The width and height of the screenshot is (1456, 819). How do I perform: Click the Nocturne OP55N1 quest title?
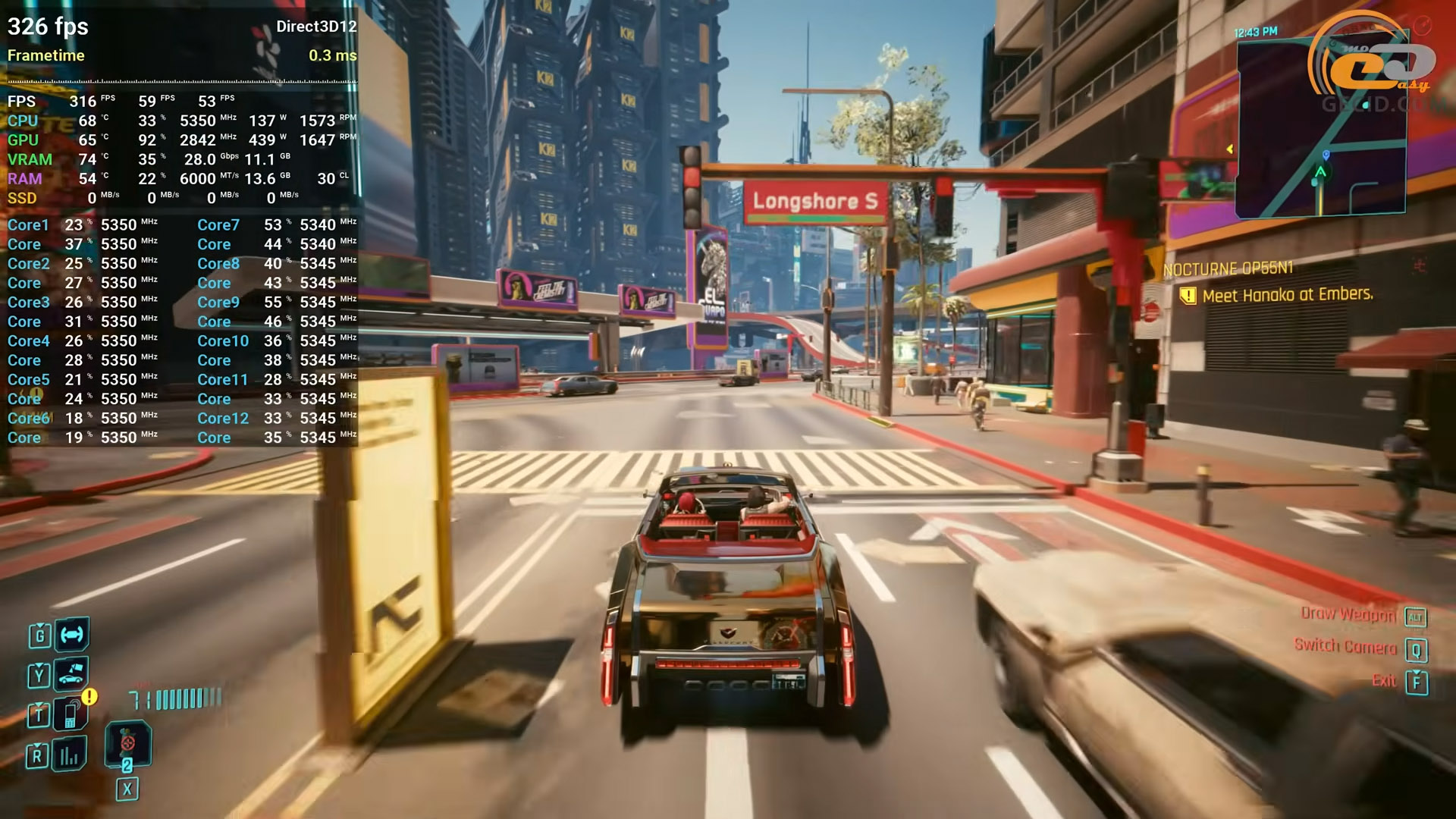[1228, 268]
